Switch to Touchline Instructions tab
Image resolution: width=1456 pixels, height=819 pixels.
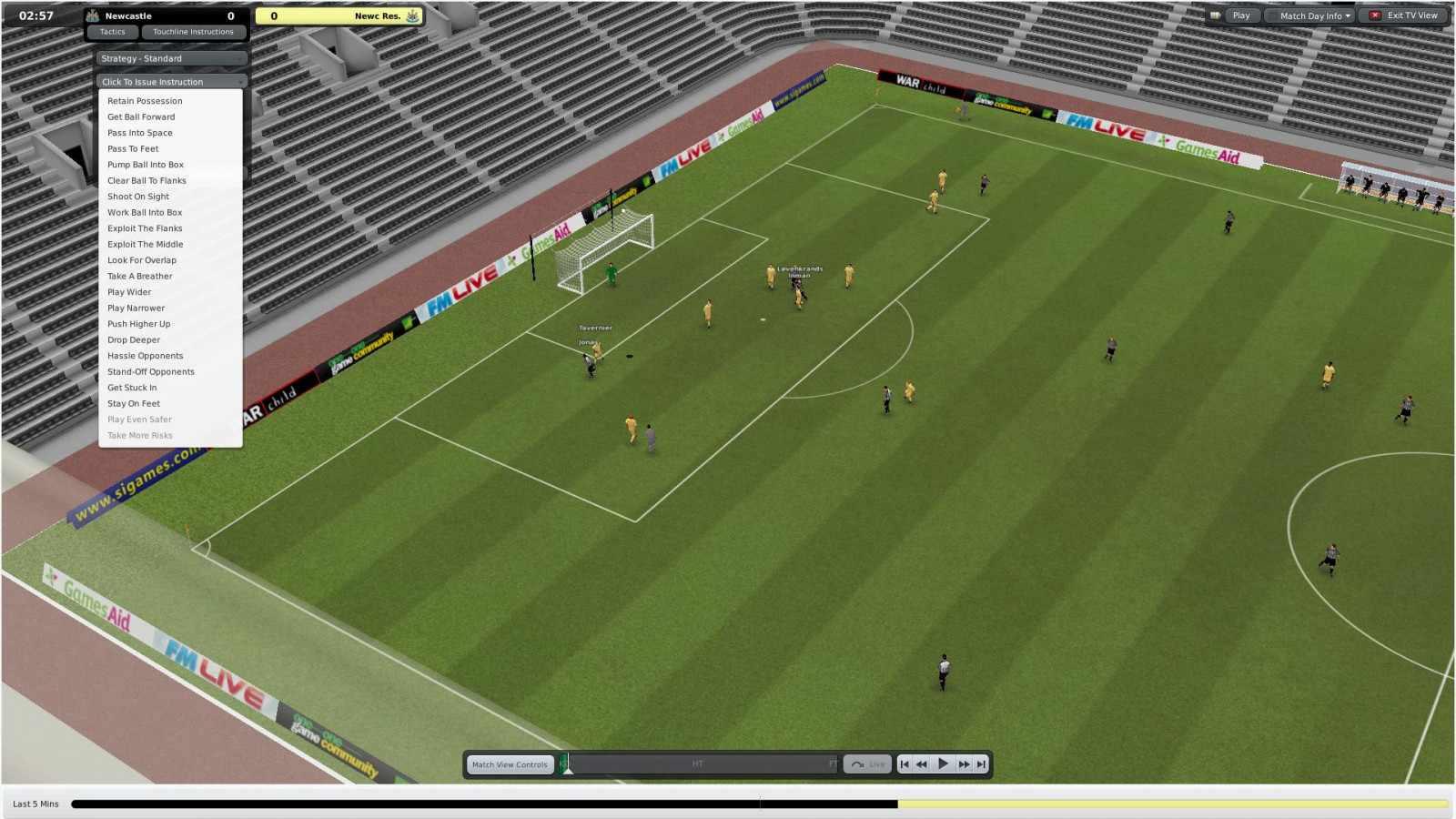click(x=193, y=32)
